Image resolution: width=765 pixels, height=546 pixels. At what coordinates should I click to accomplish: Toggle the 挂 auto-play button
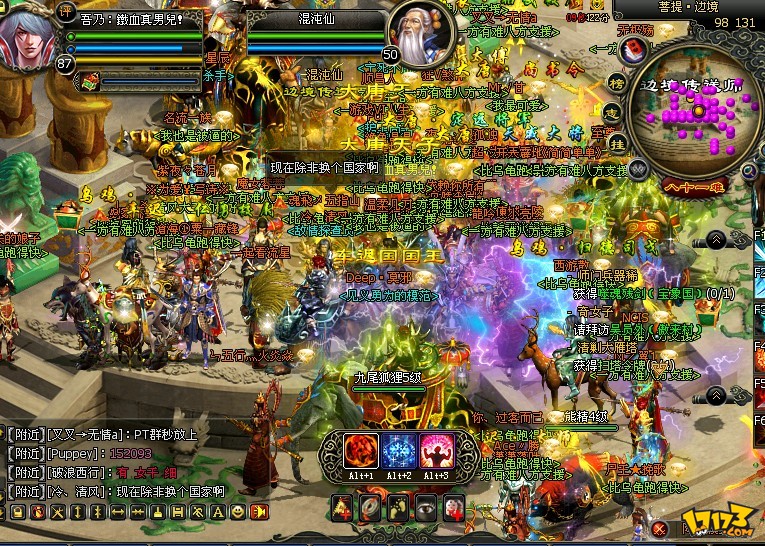pyautogui.click(x=621, y=142)
